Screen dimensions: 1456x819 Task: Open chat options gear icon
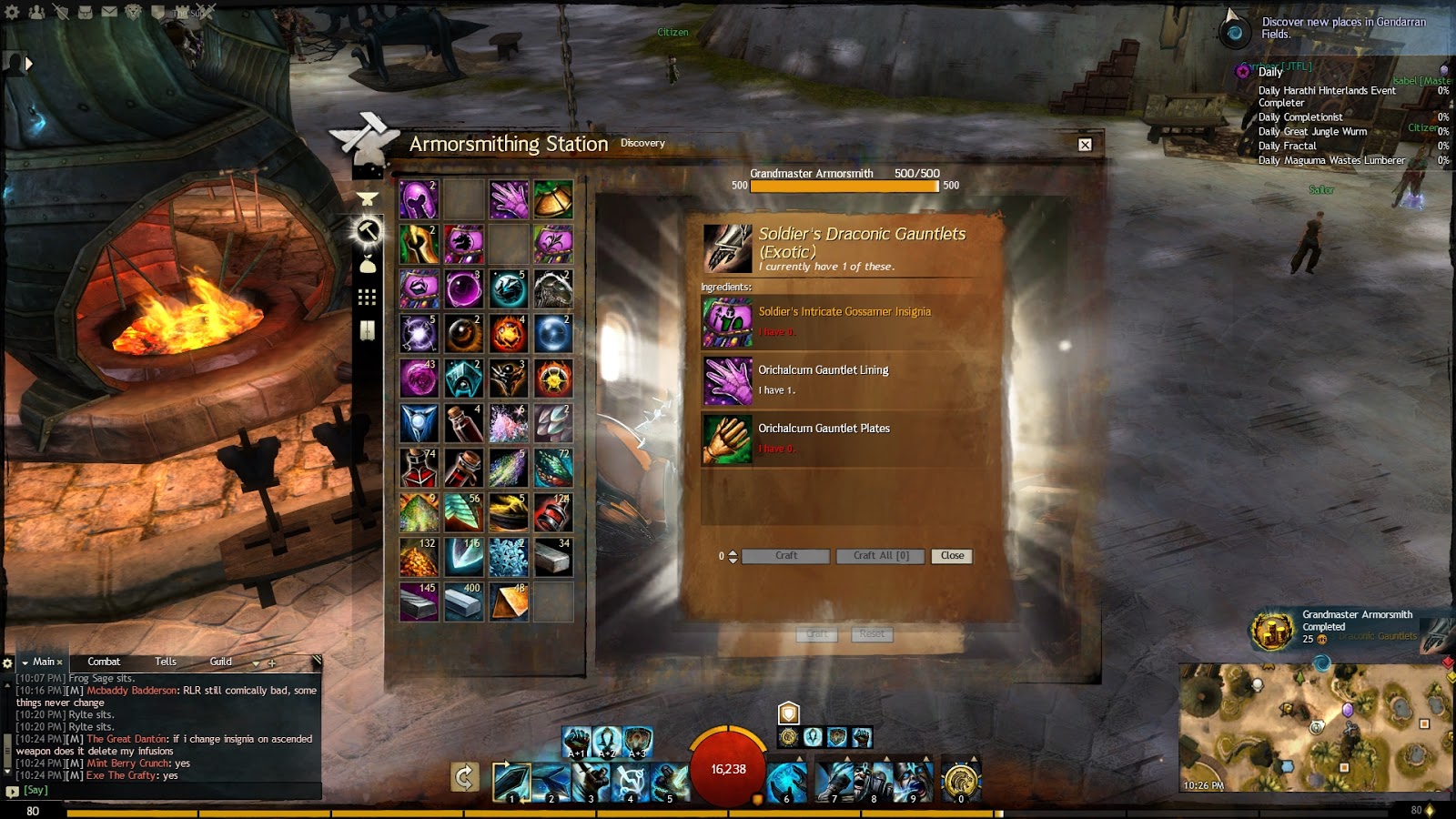click(x=8, y=662)
